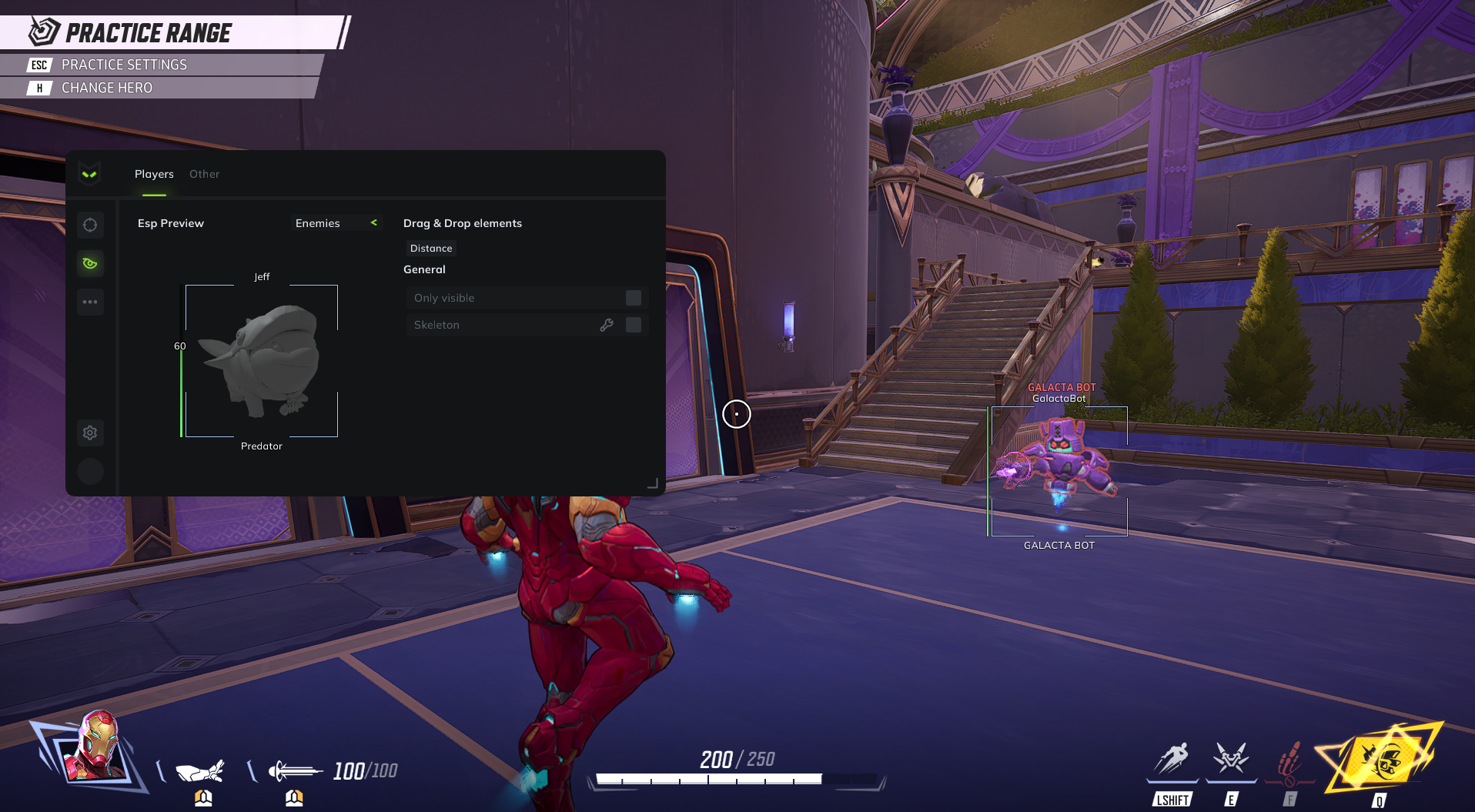Toggle the Only visible checkbox
Image resolution: width=1475 pixels, height=812 pixels.
[x=634, y=298]
